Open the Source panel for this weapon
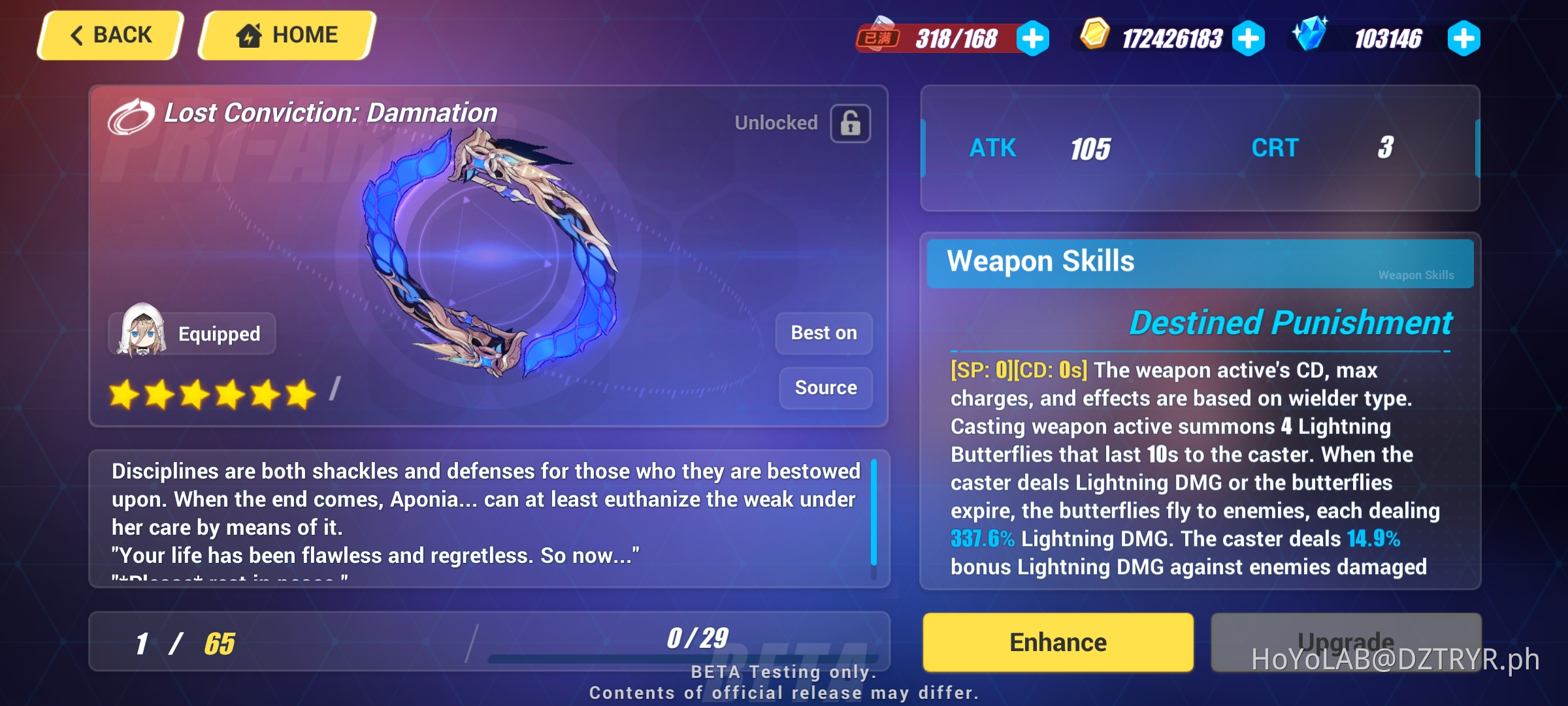The image size is (1568, 706). pyautogui.click(x=825, y=387)
